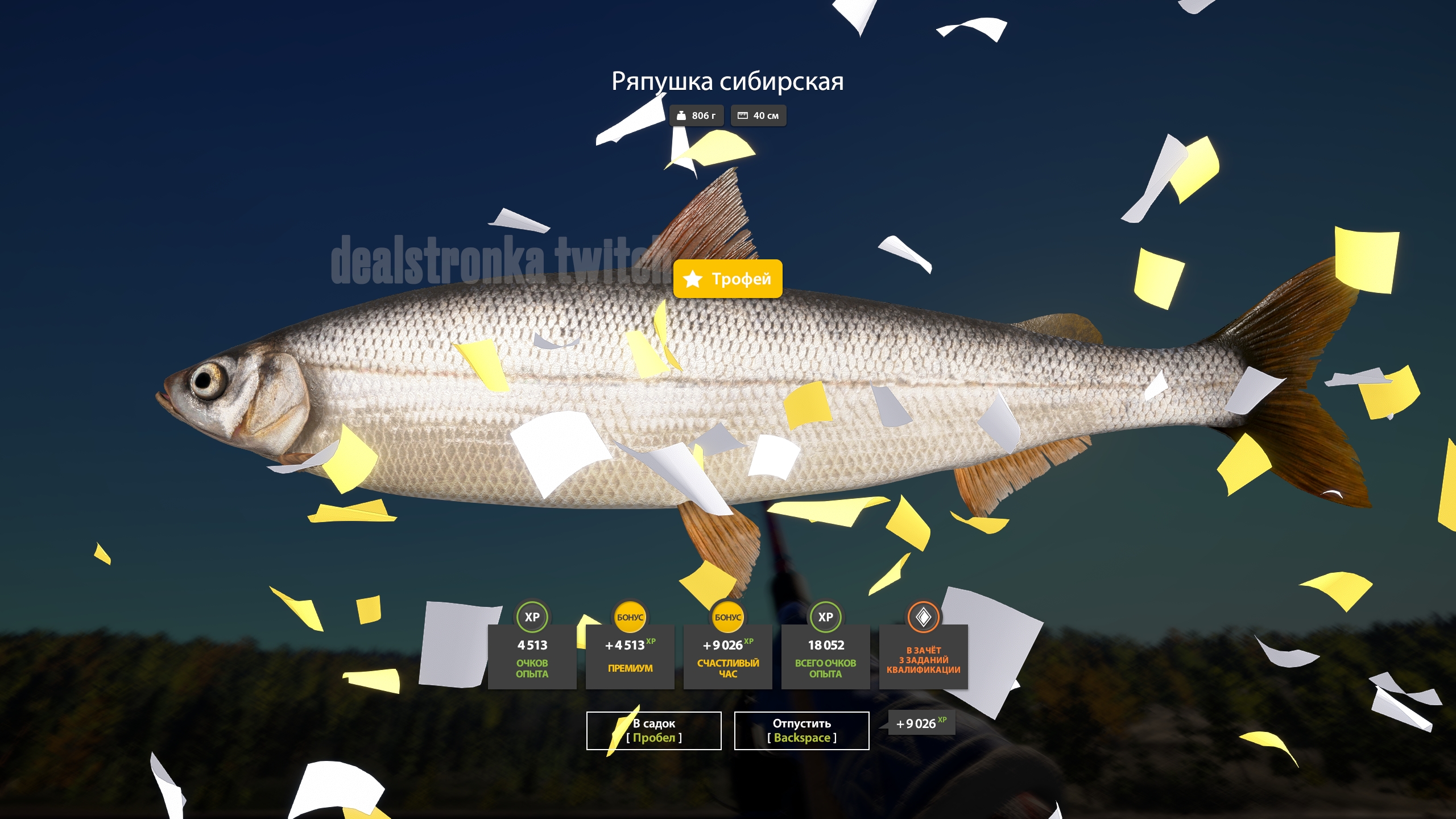Image resolution: width=1456 pixels, height=819 pixels.
Task: Toggle the Счастливый час bonus panel
Action: coord(729,660)
